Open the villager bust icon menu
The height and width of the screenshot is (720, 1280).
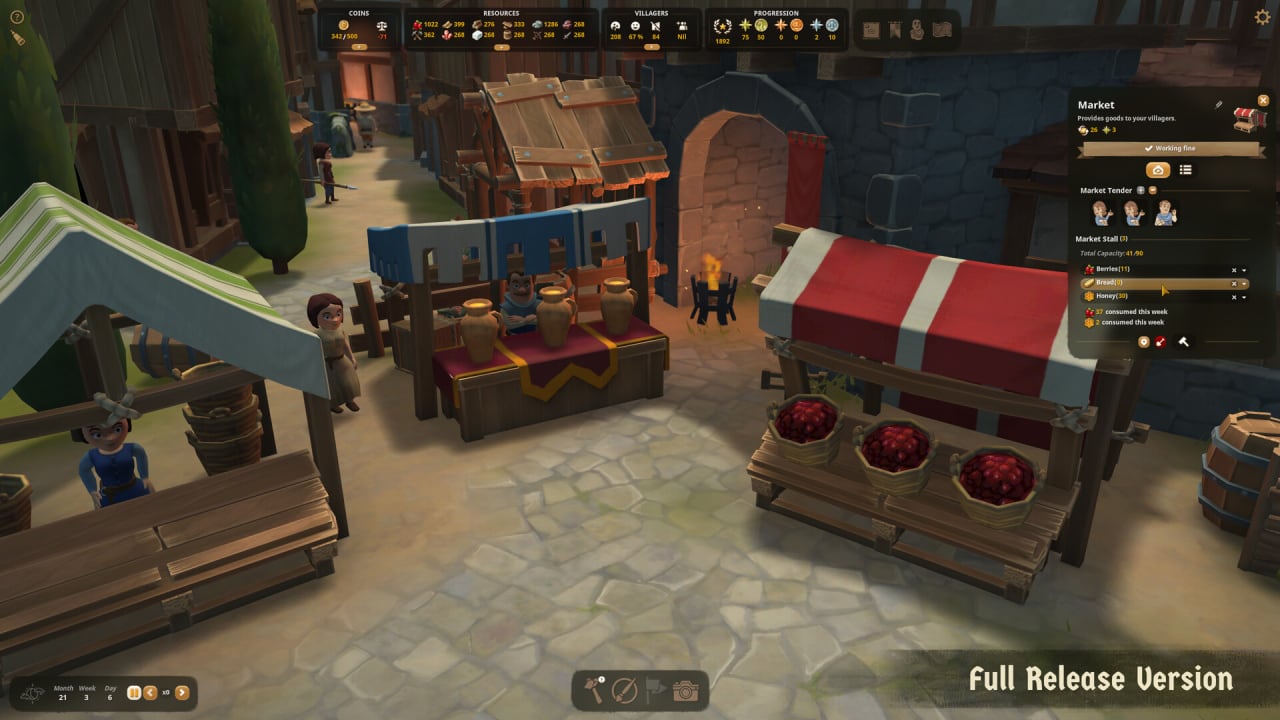[x=917, y=30]
